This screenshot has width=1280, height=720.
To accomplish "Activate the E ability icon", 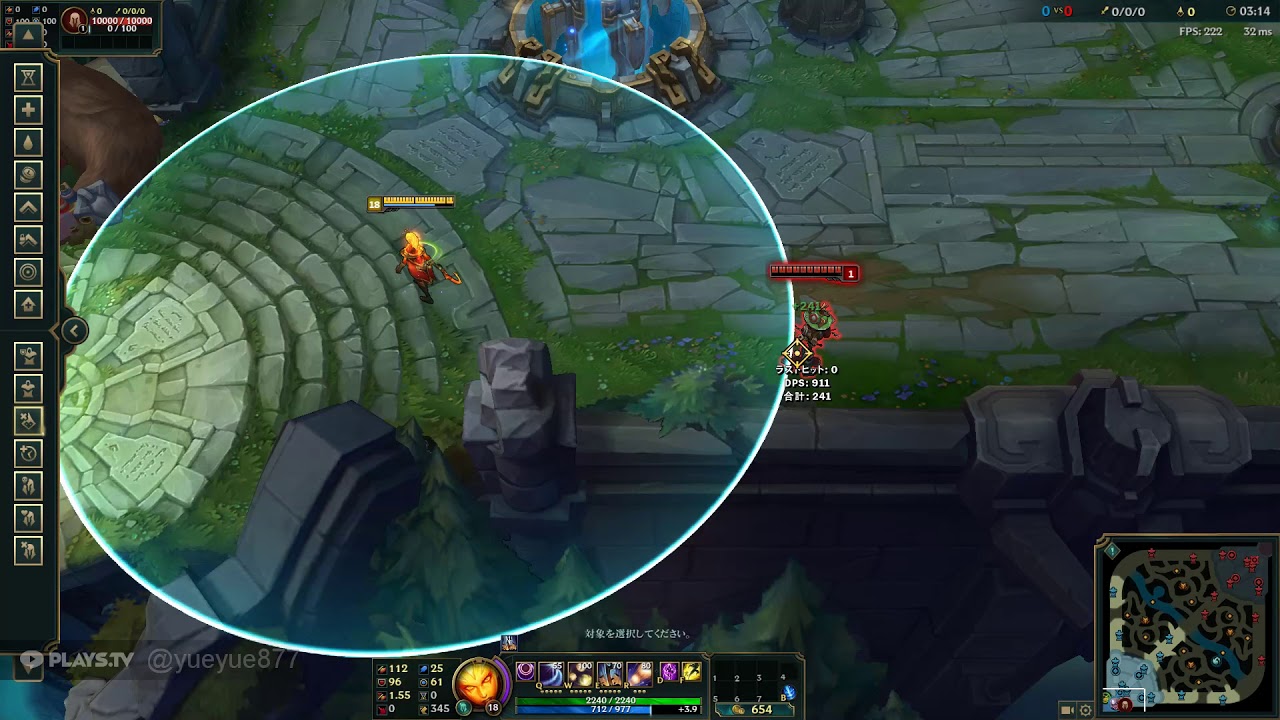I will pos(609,674).
